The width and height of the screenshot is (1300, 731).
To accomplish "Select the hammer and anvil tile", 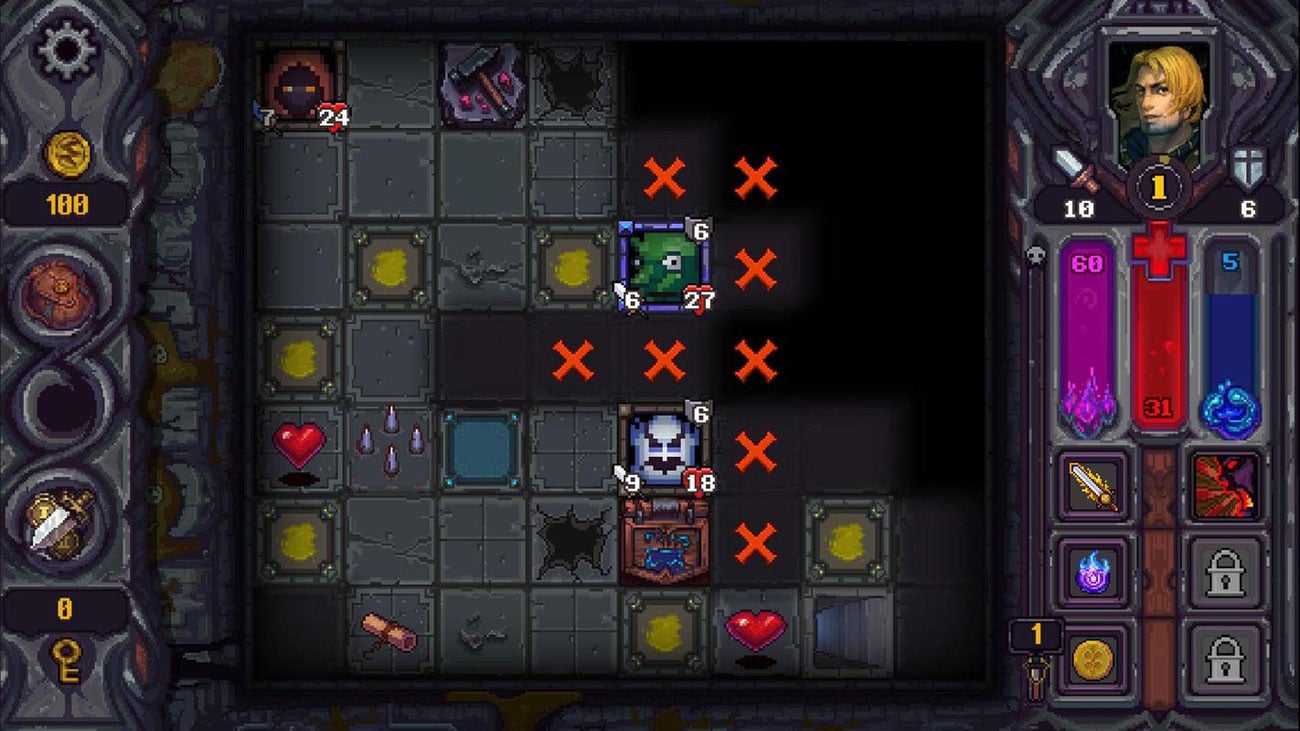I will pos(481,84).
